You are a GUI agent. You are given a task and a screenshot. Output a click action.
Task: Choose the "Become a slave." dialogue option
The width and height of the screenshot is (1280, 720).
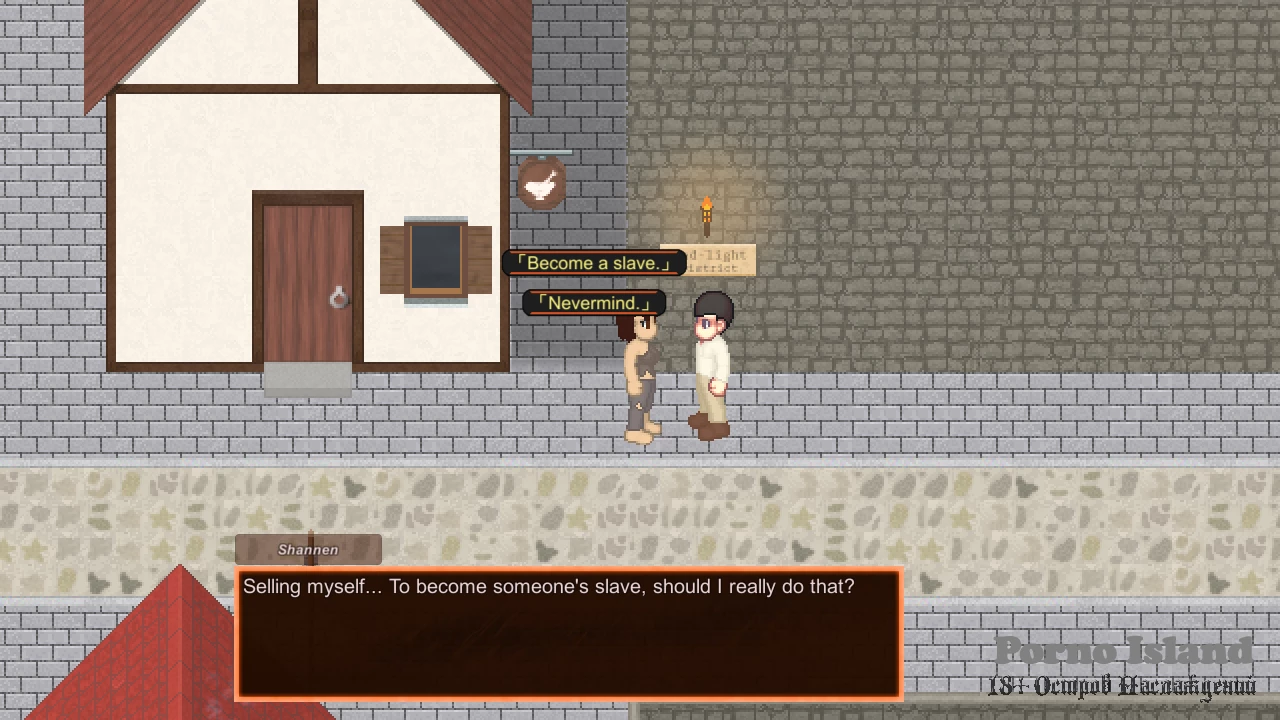tap(594, 263)
